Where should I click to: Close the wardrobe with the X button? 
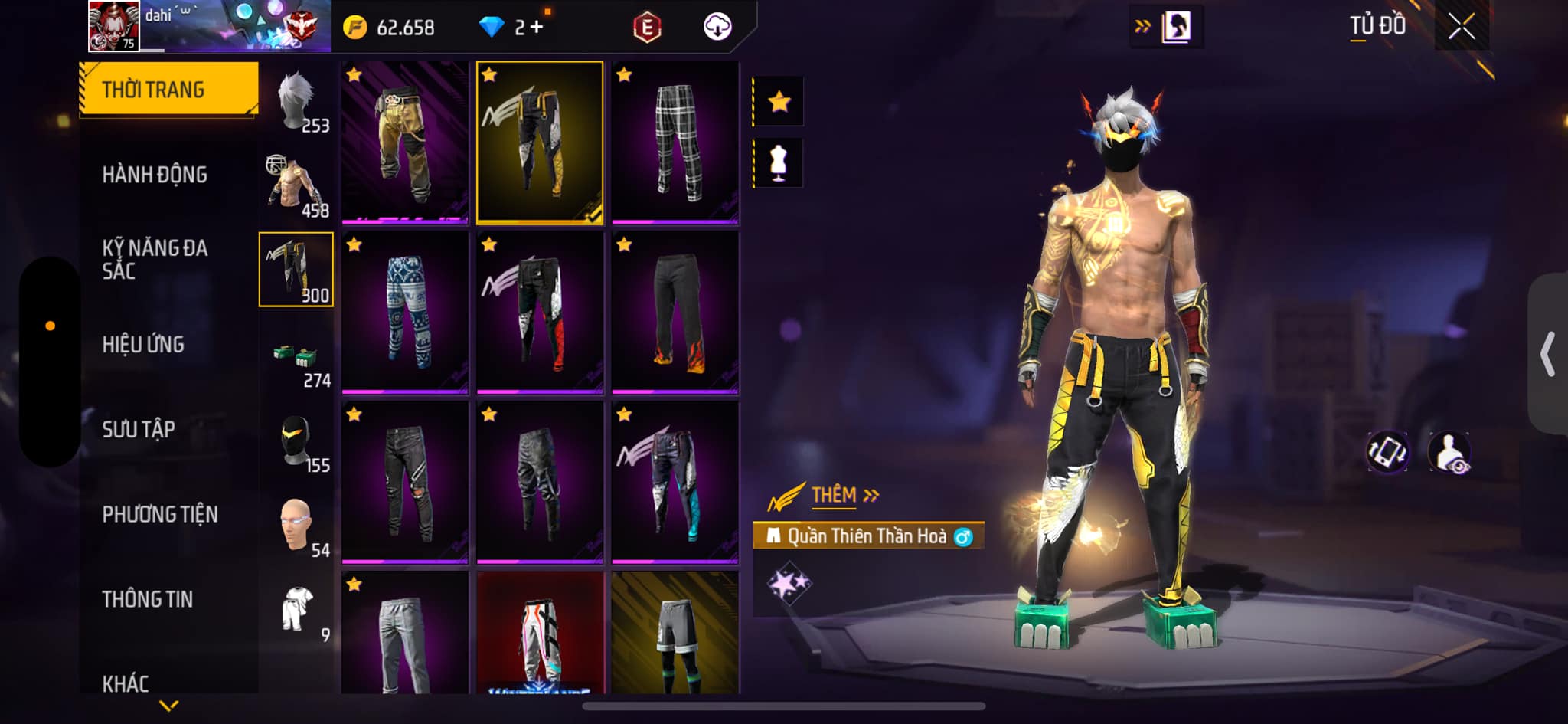[x=1461, y=27]
